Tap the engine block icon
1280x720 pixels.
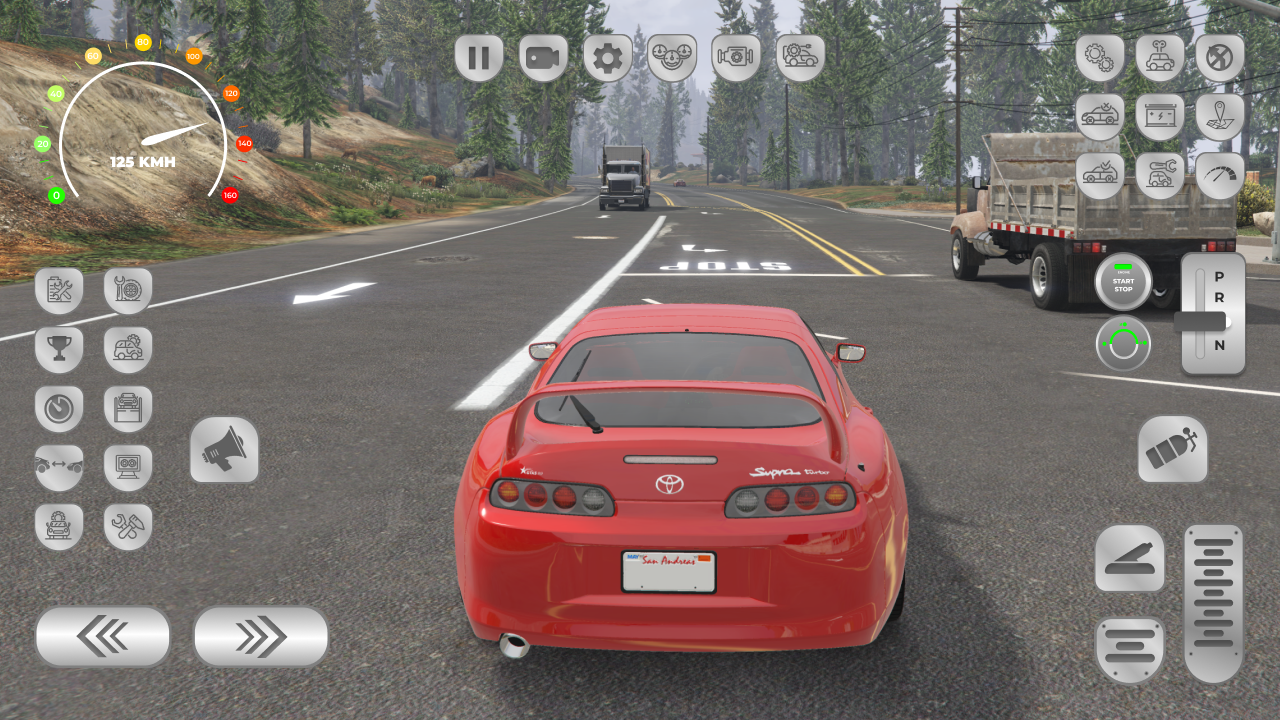(x=736, y=58)
